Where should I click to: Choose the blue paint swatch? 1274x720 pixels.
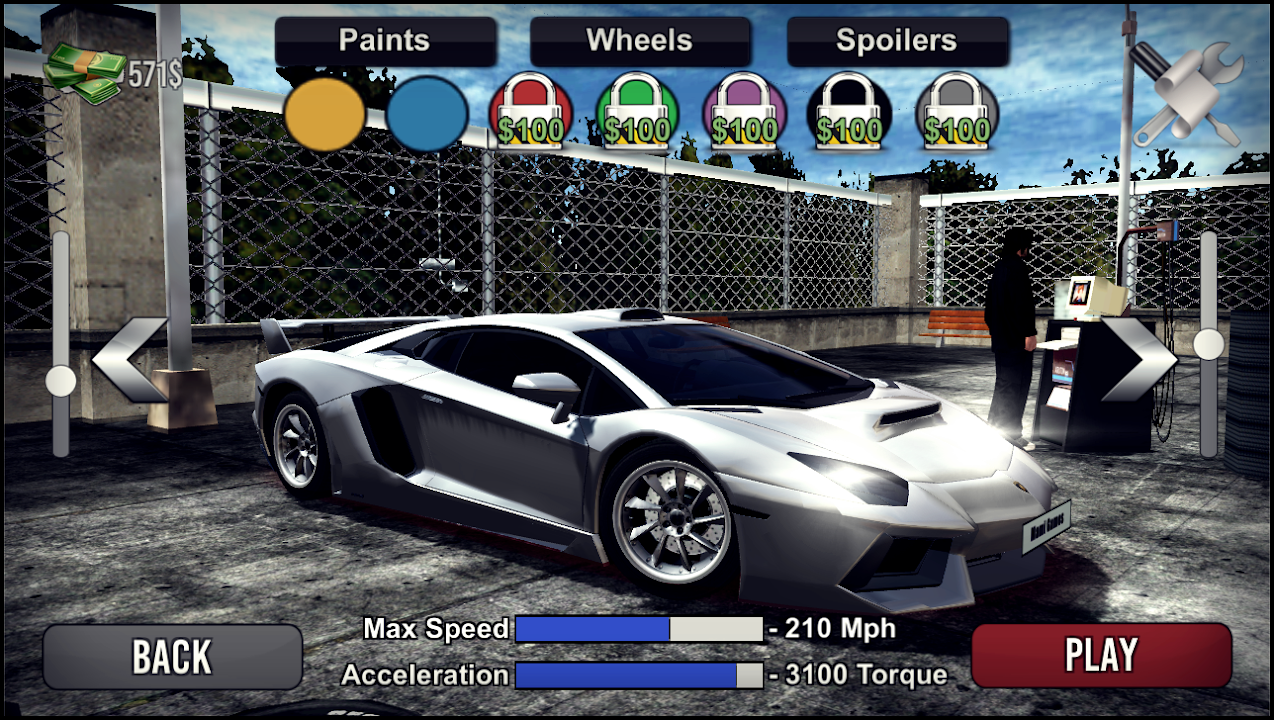click(x=427, y=114)
